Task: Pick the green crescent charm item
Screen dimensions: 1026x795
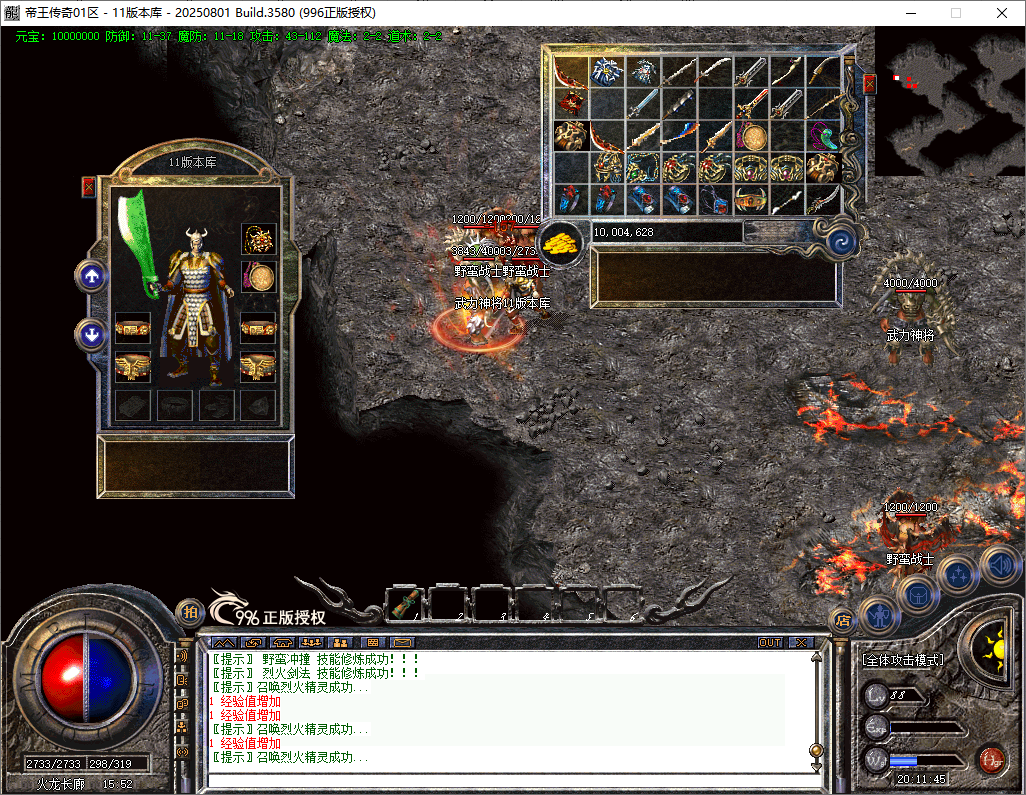Action: [x=824, y=135]
